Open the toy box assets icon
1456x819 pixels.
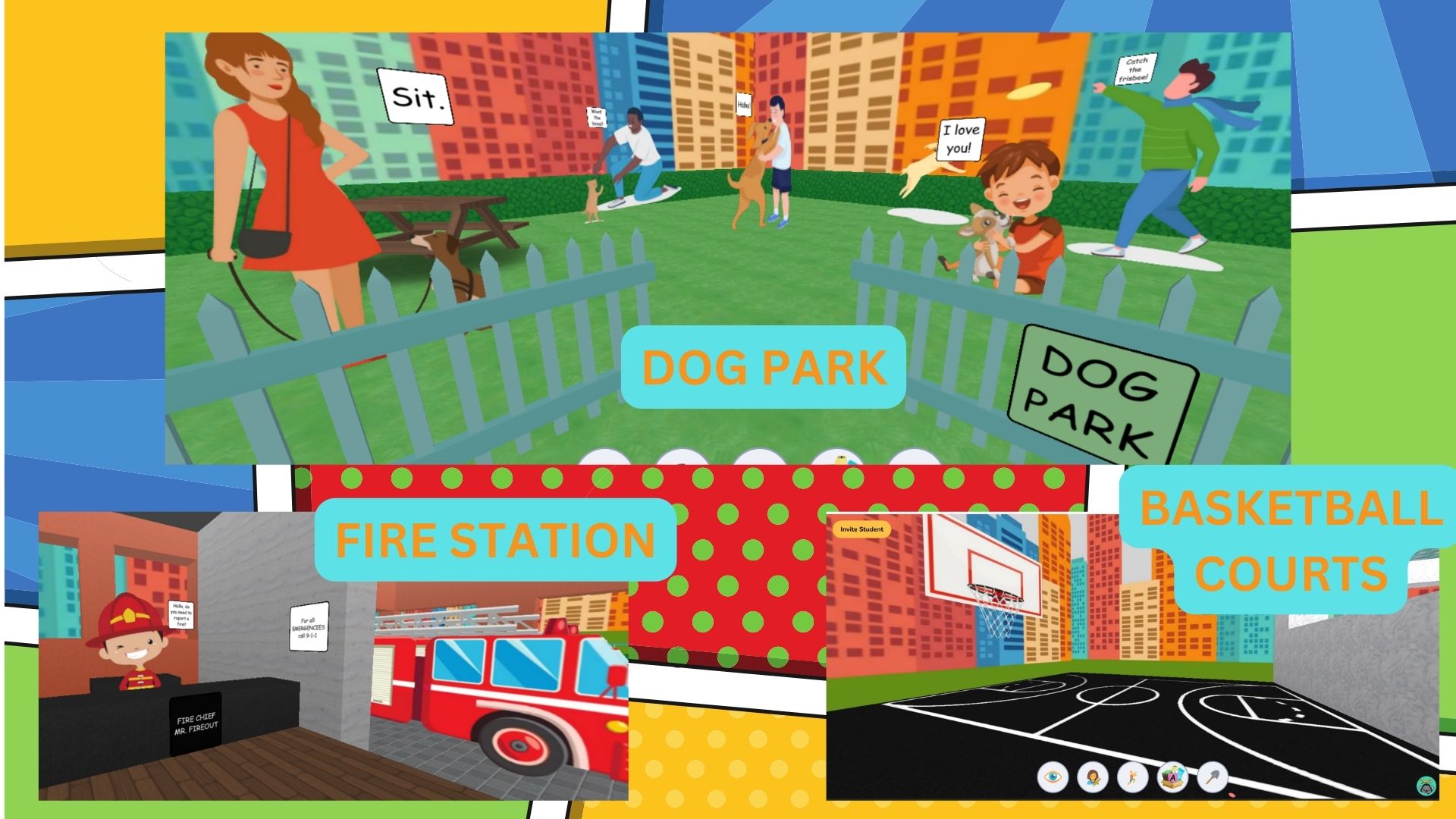pos(1172,777)
